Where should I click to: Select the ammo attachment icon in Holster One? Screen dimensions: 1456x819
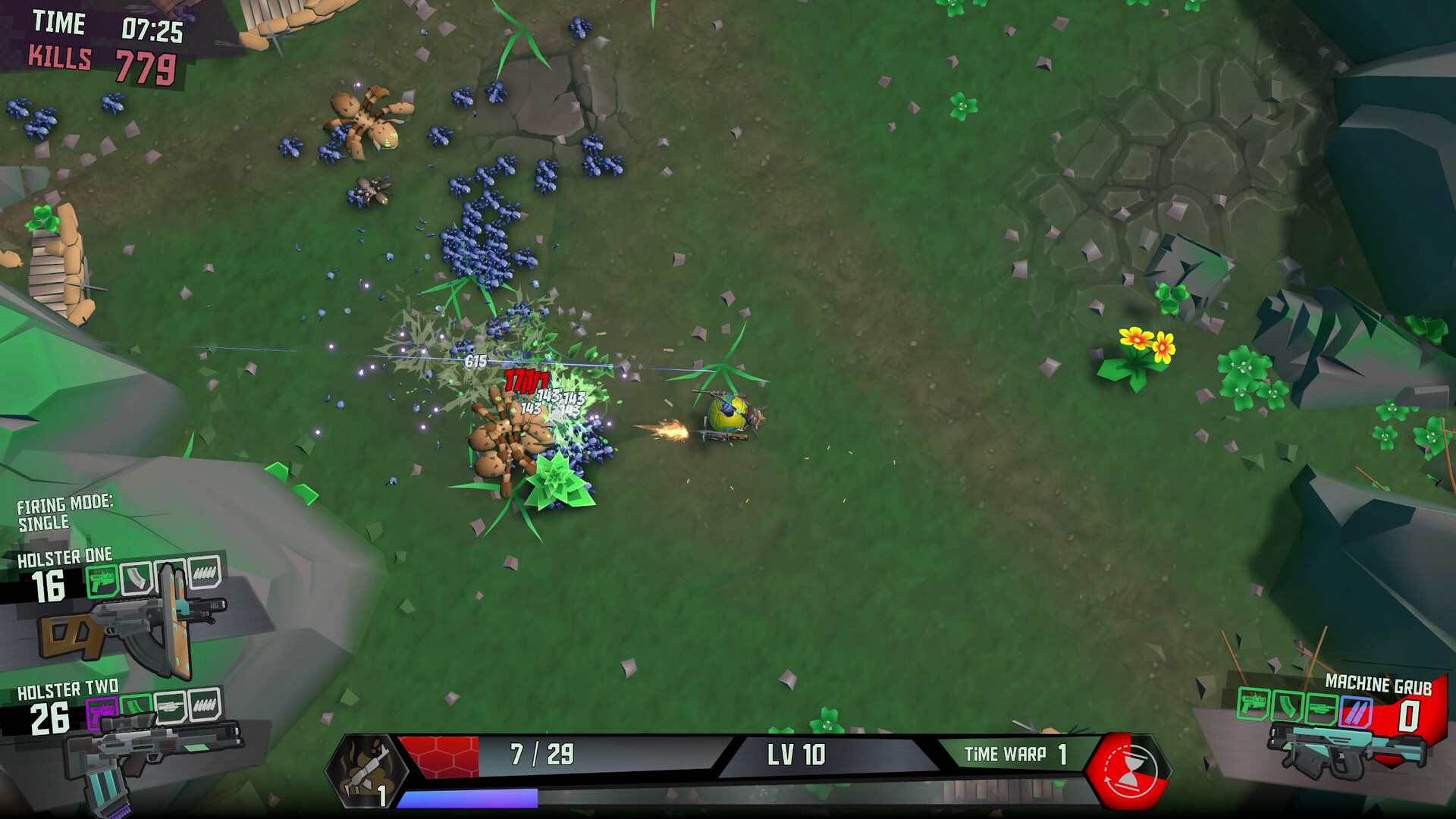click(x=206, y=575)
